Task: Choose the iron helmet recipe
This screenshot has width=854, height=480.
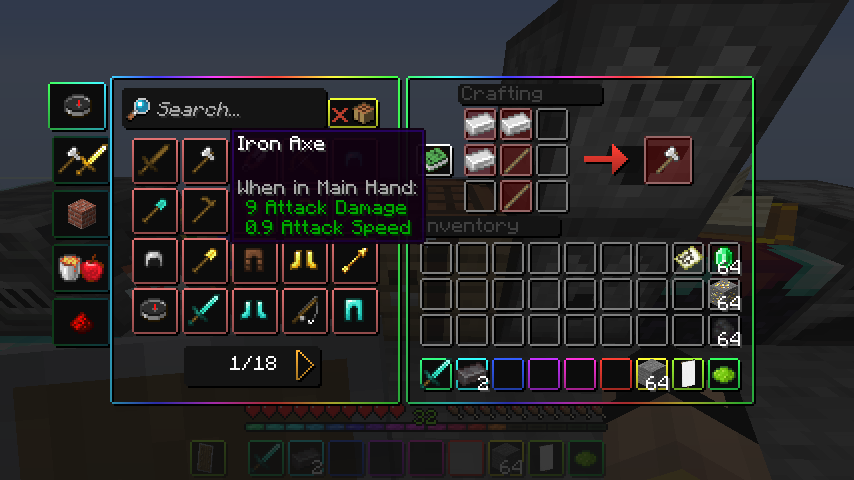Action: (155, 261)
